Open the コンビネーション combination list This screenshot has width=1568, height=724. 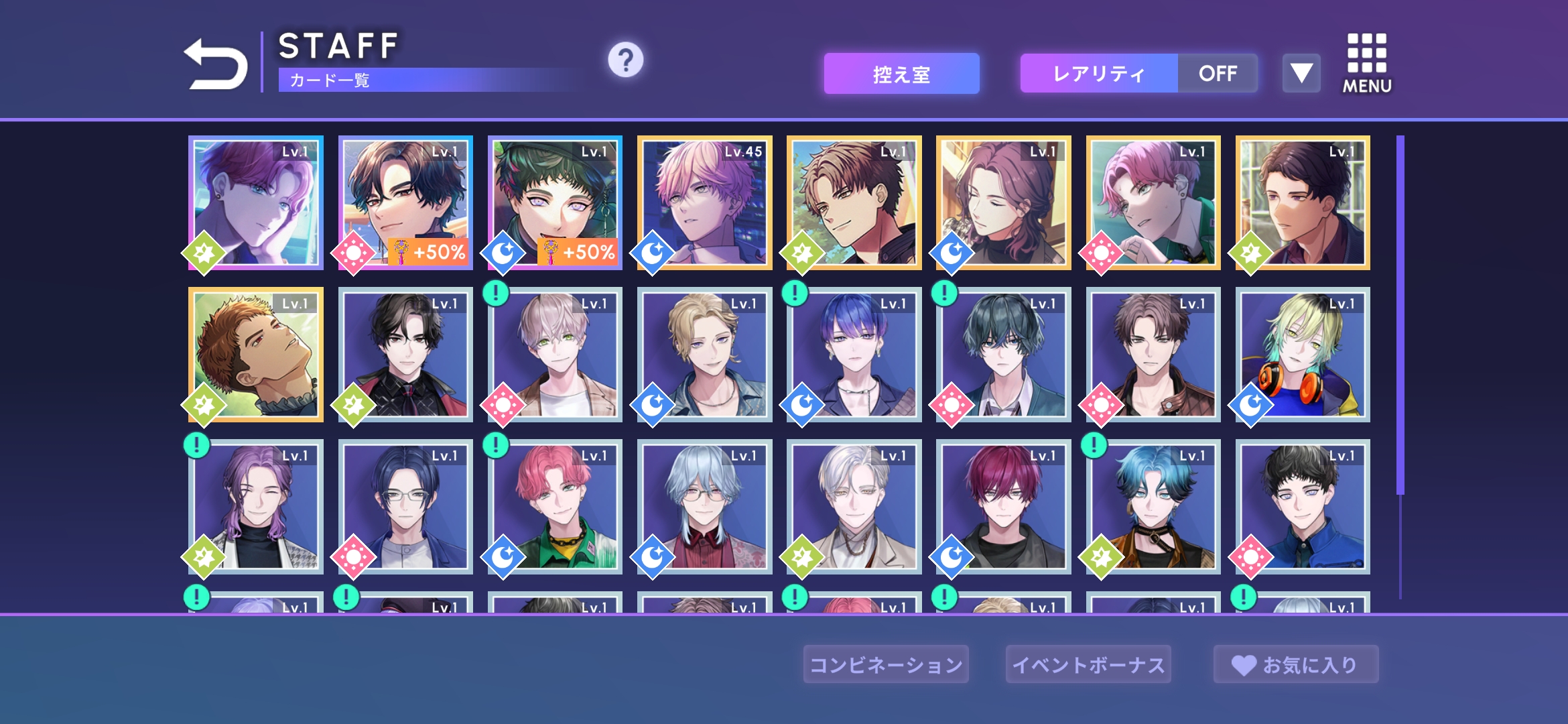886,664
